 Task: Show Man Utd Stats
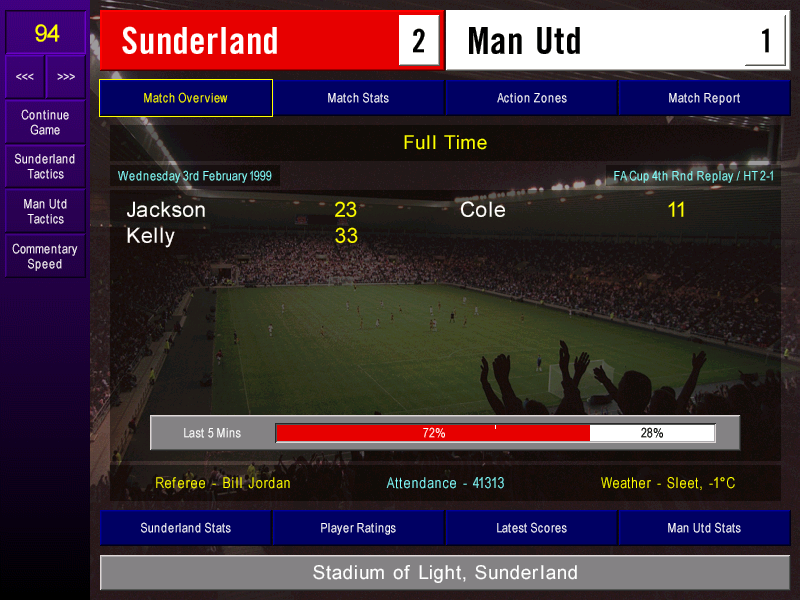(x=704, y=528)
